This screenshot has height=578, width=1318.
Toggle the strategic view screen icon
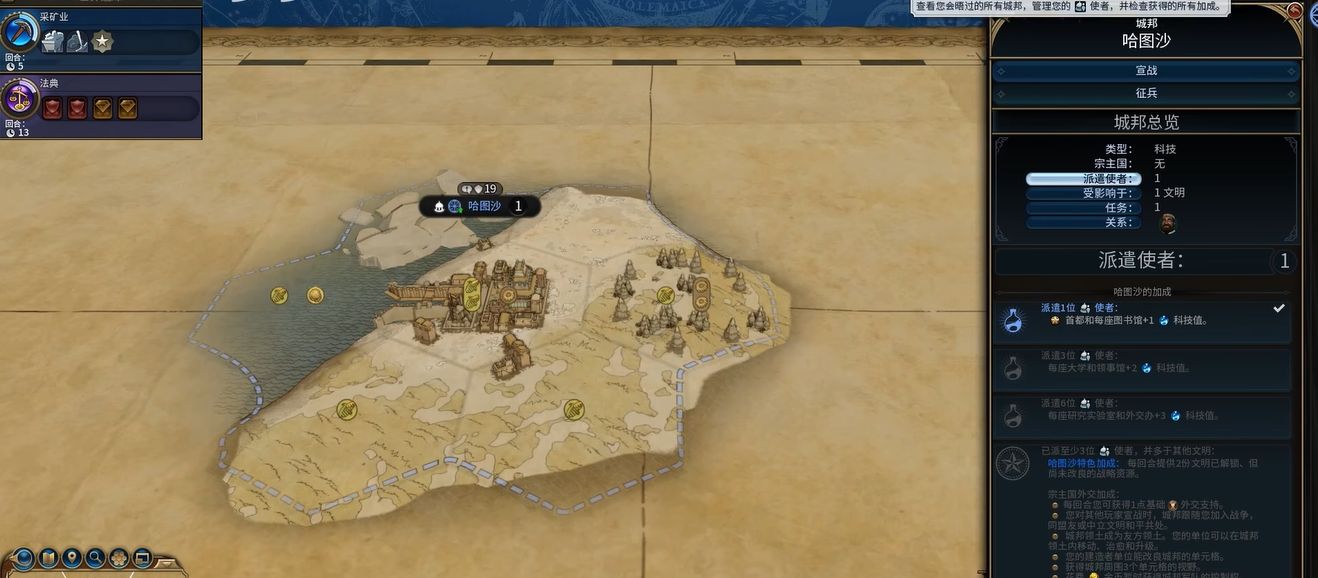pyautogui.click(x=143, y=558)
